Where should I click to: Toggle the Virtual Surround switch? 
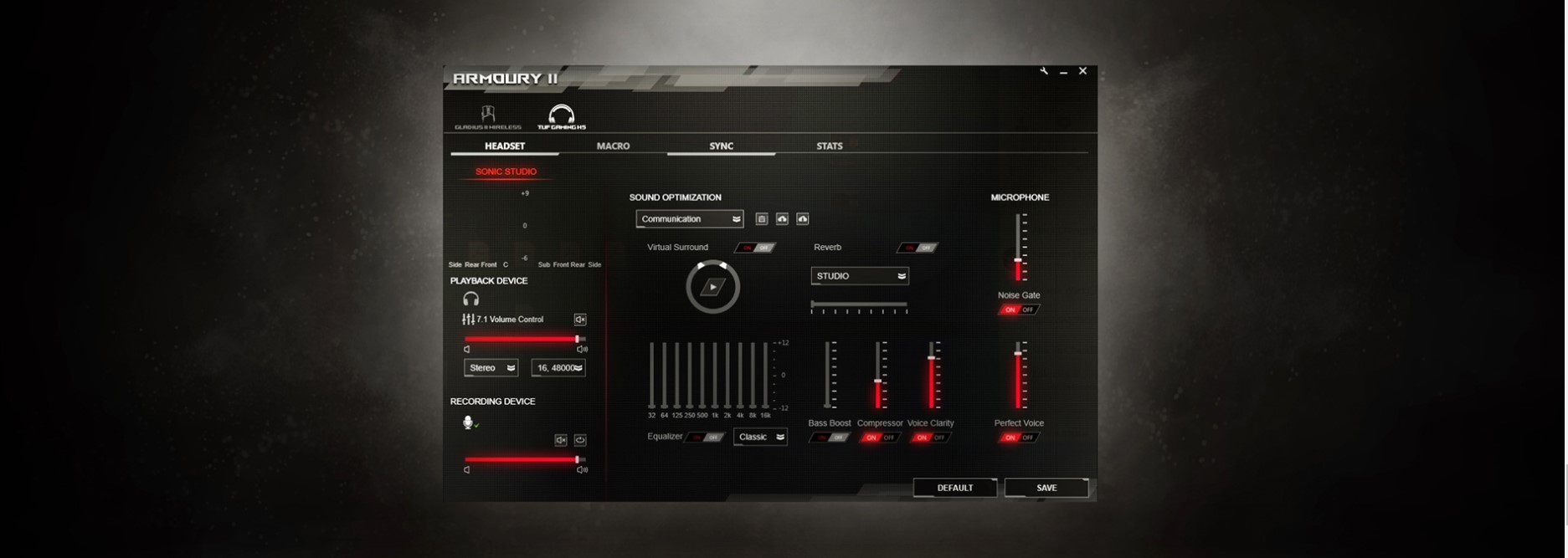click(755, 248)
